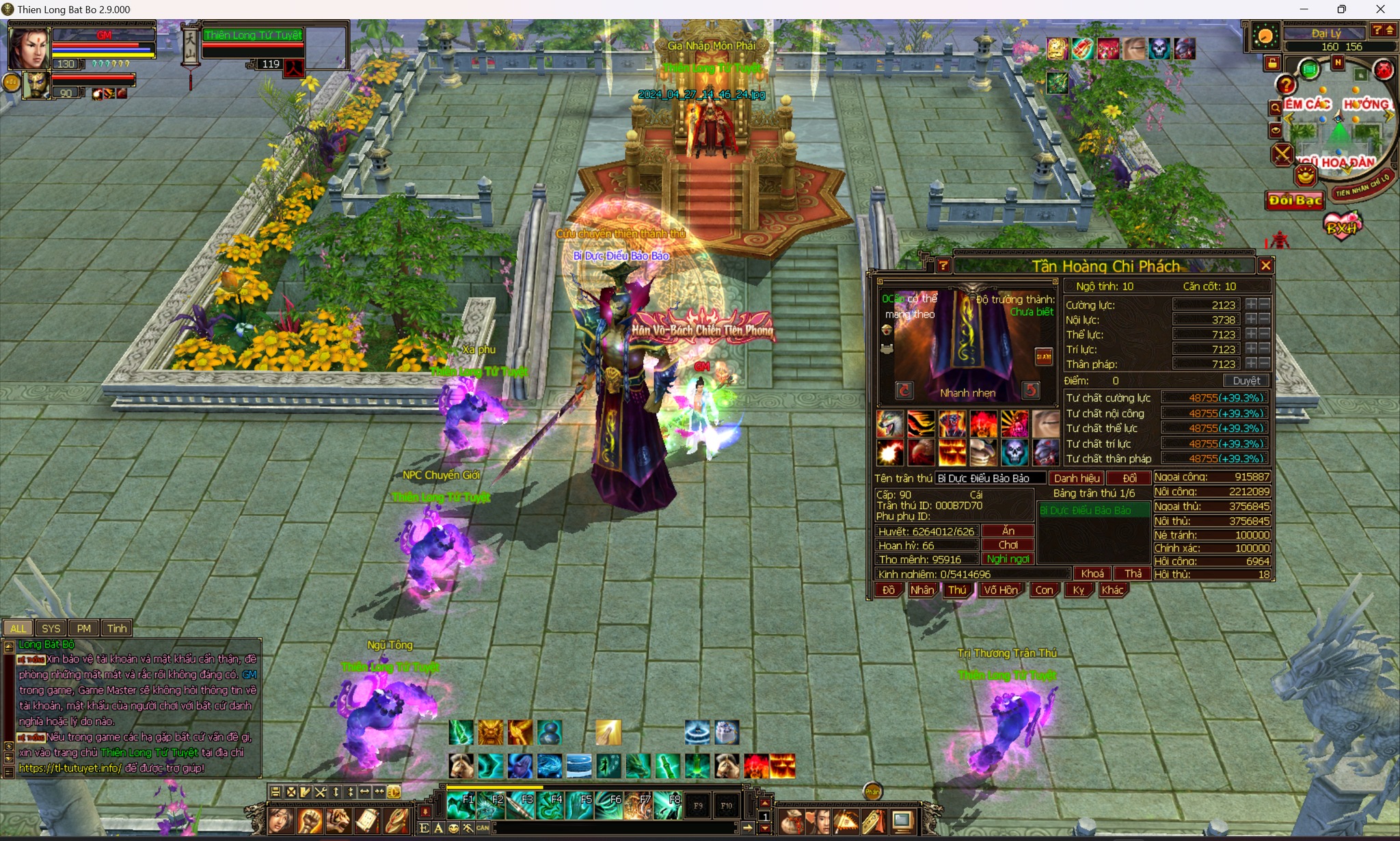The image size is (1400, 841).
Task: Click the Đổi Bạc exchange button
Action: (x=1295, y=200)
